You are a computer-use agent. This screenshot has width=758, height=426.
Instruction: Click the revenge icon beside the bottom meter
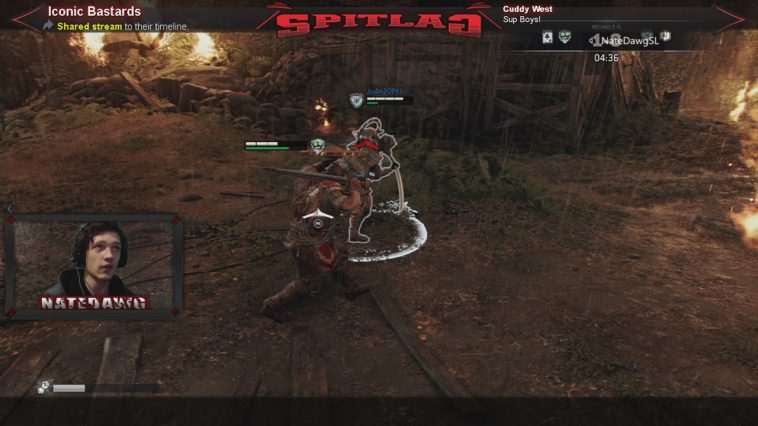coord(45,387)
